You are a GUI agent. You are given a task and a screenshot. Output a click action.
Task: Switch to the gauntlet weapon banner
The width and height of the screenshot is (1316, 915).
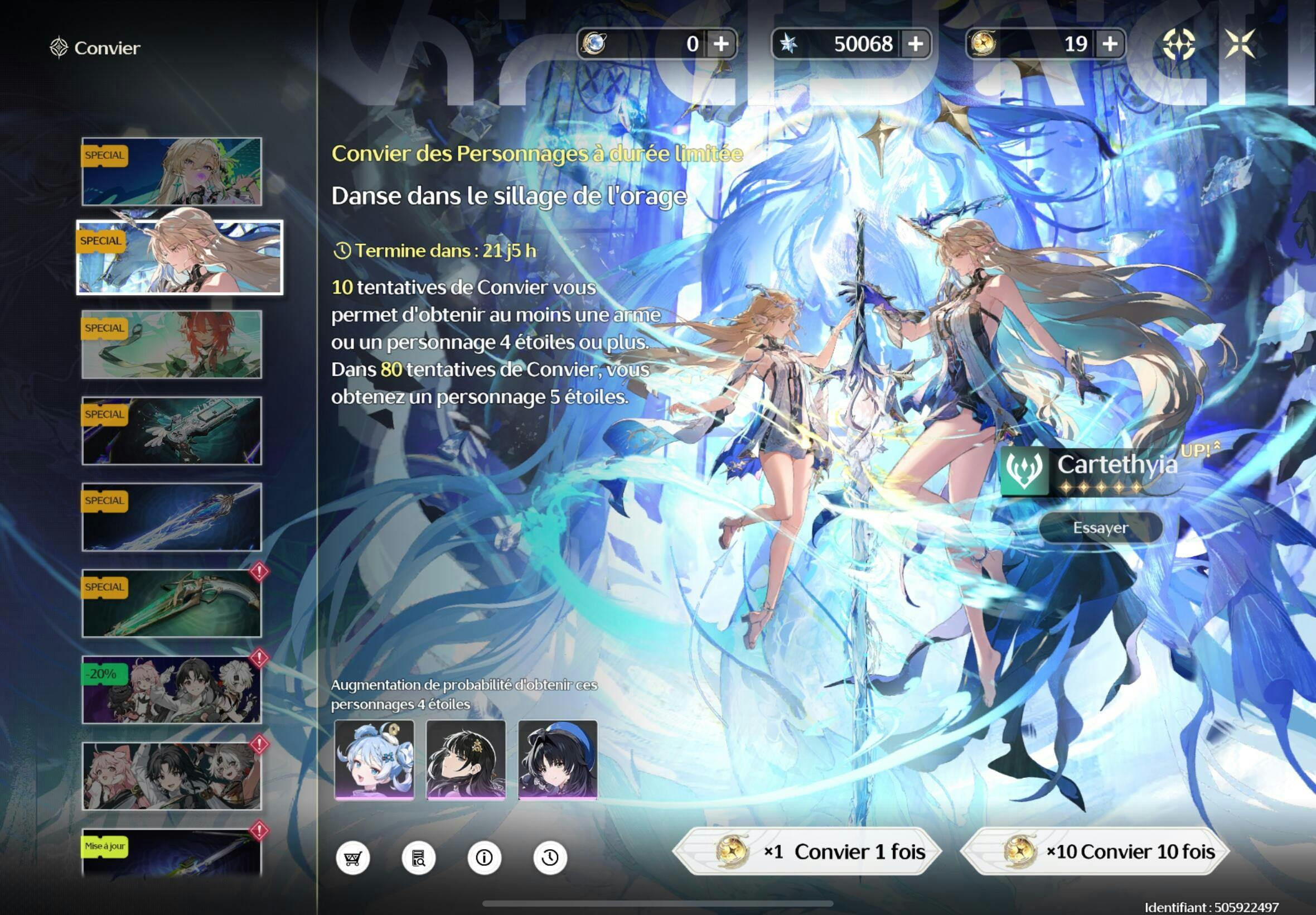(172, 431)
